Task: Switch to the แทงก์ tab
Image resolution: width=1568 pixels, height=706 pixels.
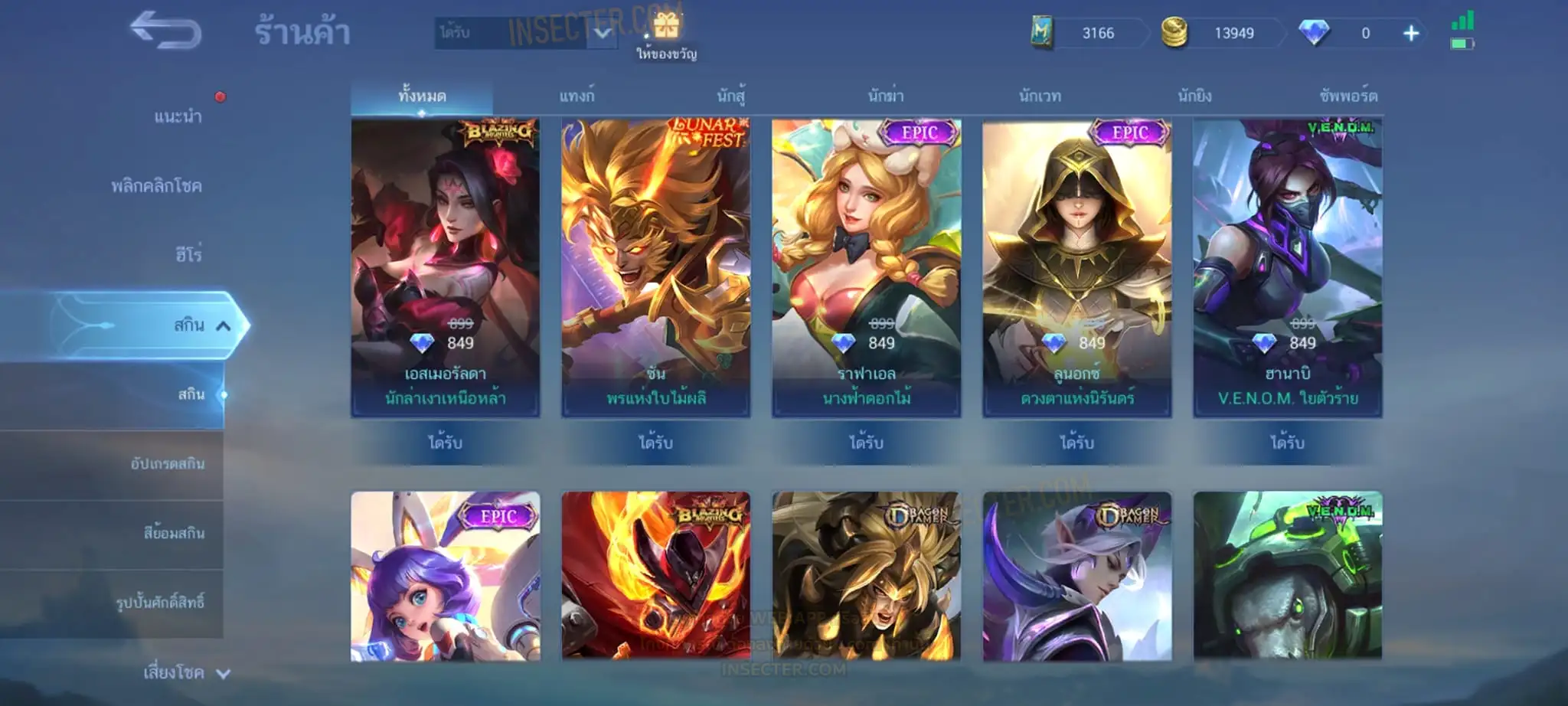Action: pos(577,96)
